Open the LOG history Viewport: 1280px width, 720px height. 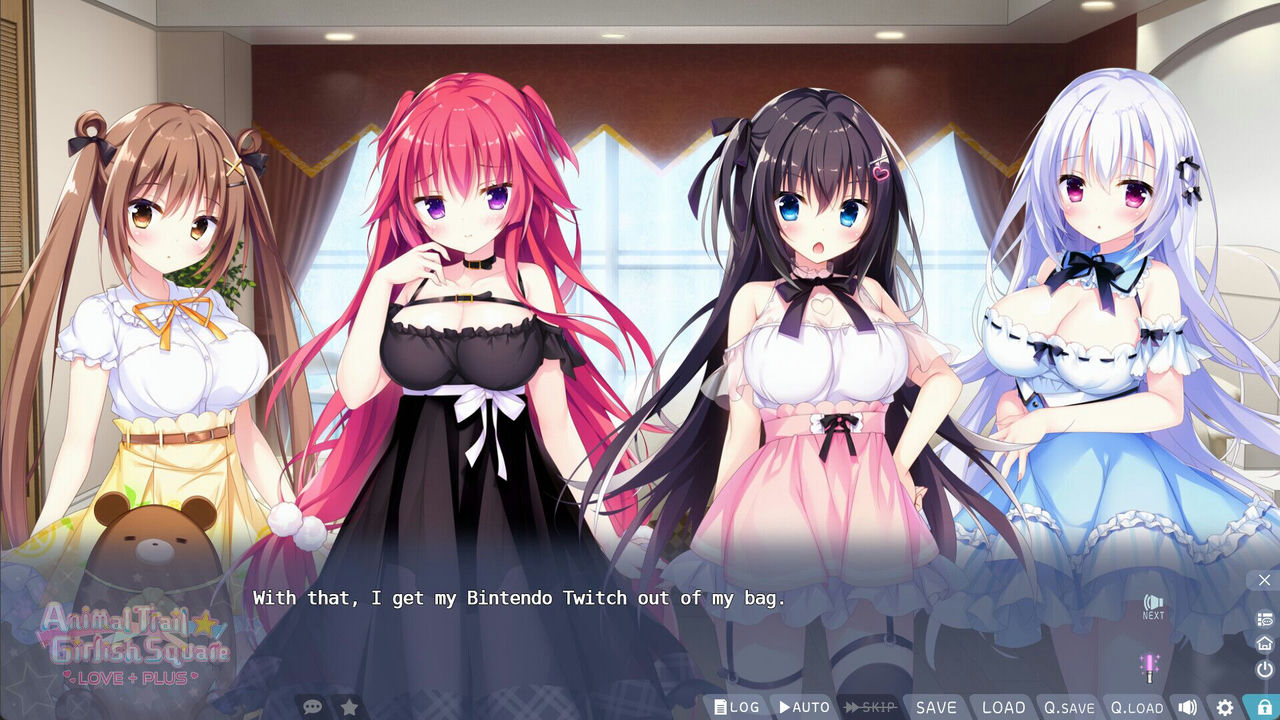click(735, 706)
